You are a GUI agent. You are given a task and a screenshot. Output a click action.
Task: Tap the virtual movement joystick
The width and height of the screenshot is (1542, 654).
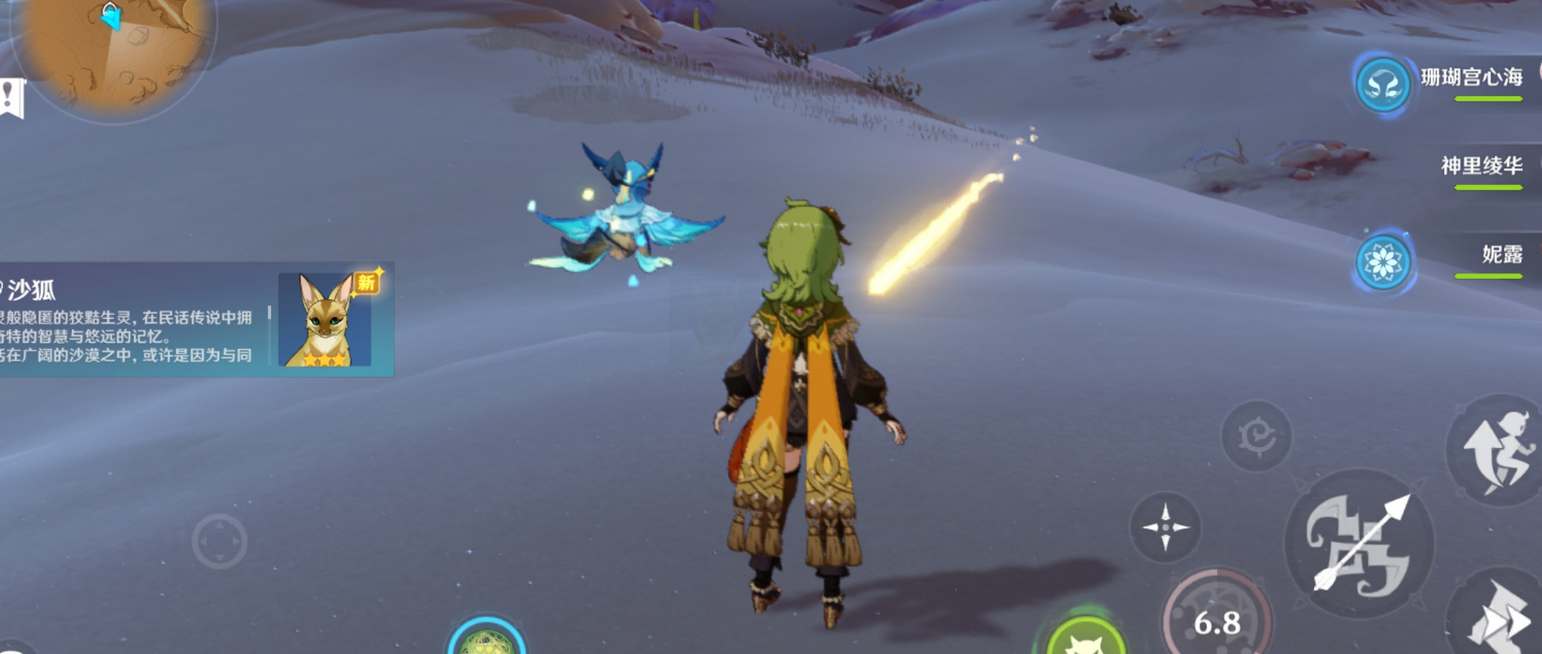tap(219, 542)
